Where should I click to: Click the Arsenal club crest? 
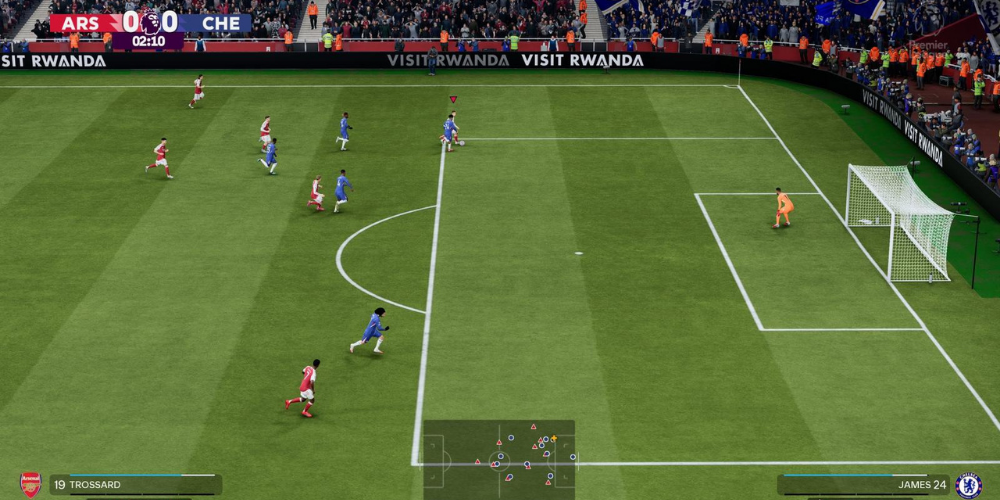pos(31,485)
